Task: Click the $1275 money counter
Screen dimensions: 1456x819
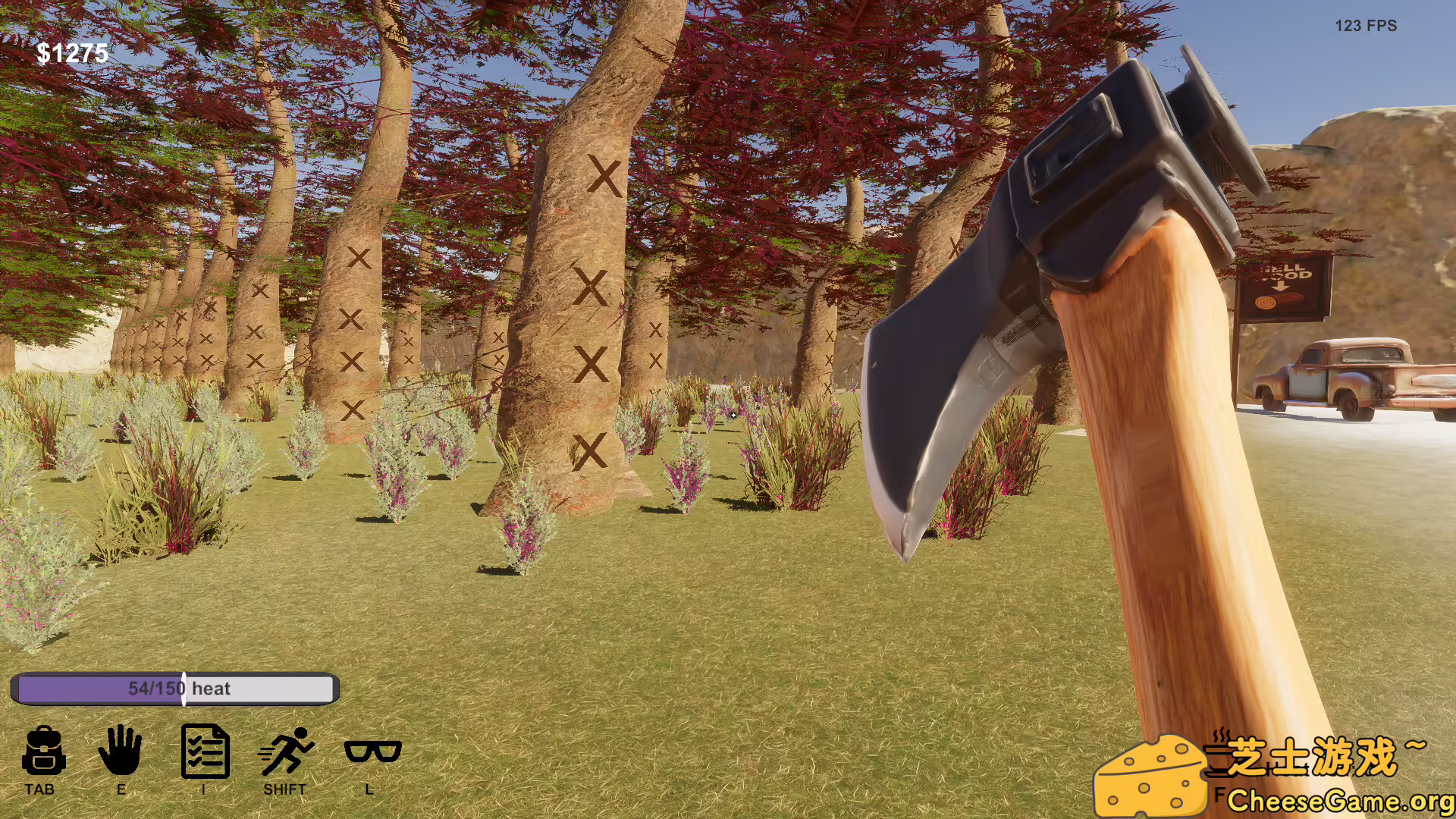Action: click(x=73, y=54)
